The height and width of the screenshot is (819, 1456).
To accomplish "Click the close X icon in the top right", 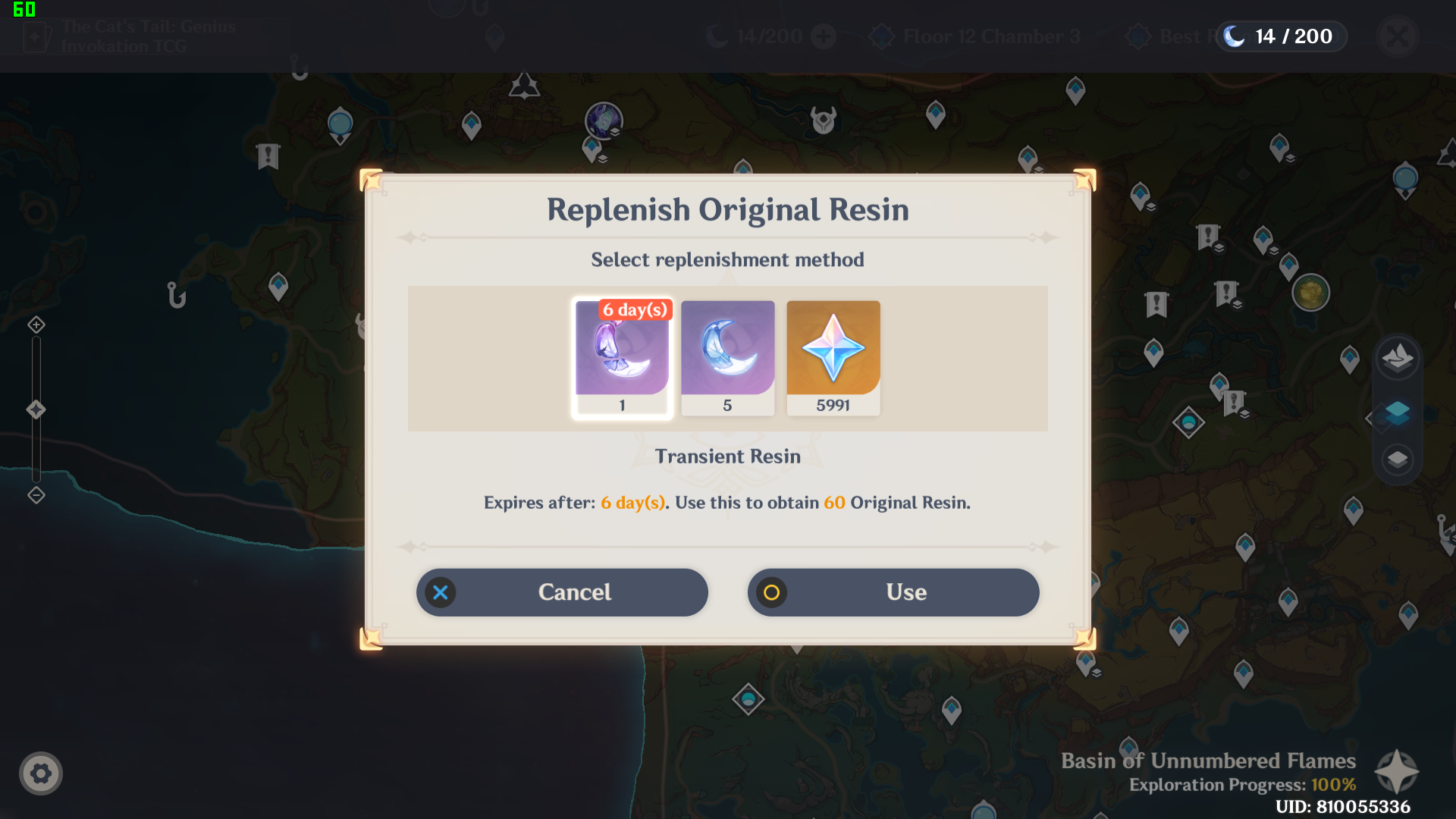I will click(1398, 36).
